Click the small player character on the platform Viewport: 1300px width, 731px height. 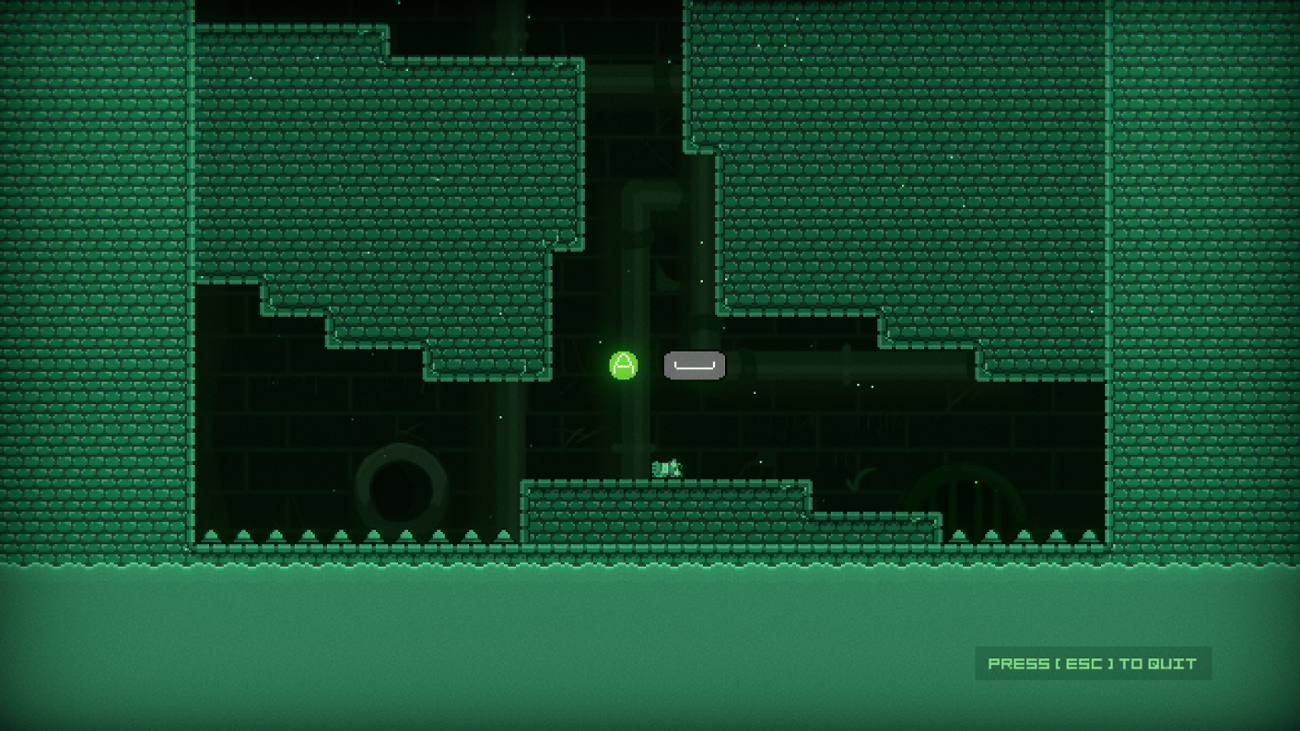pyautogui.click(x=665, y=468)
